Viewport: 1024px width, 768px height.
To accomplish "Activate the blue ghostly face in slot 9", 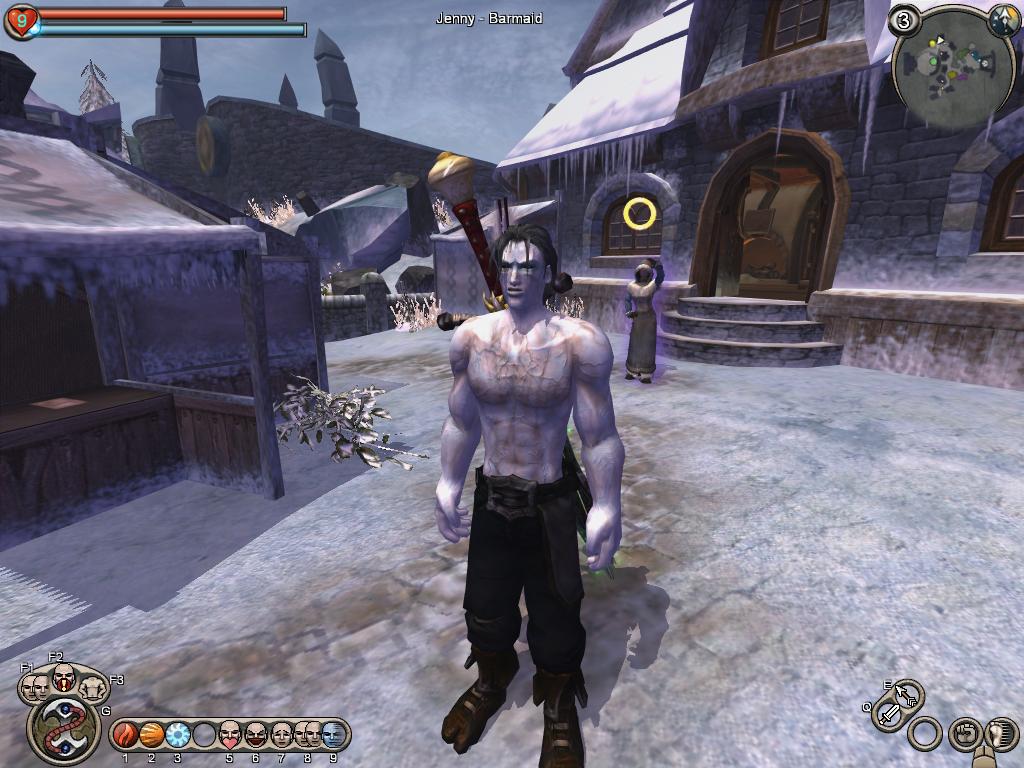I will point(332,735).
